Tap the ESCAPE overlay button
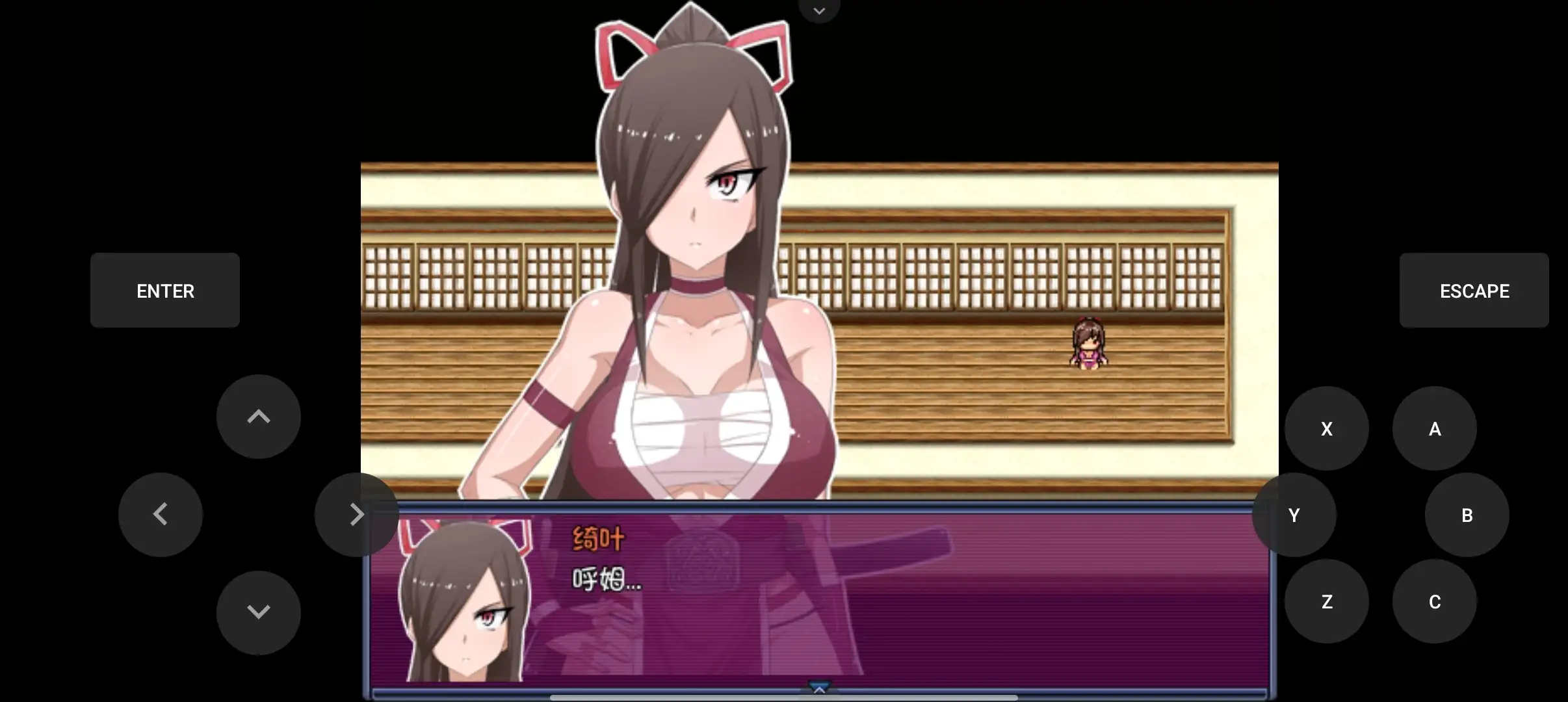 click(x=1474, y=291)
